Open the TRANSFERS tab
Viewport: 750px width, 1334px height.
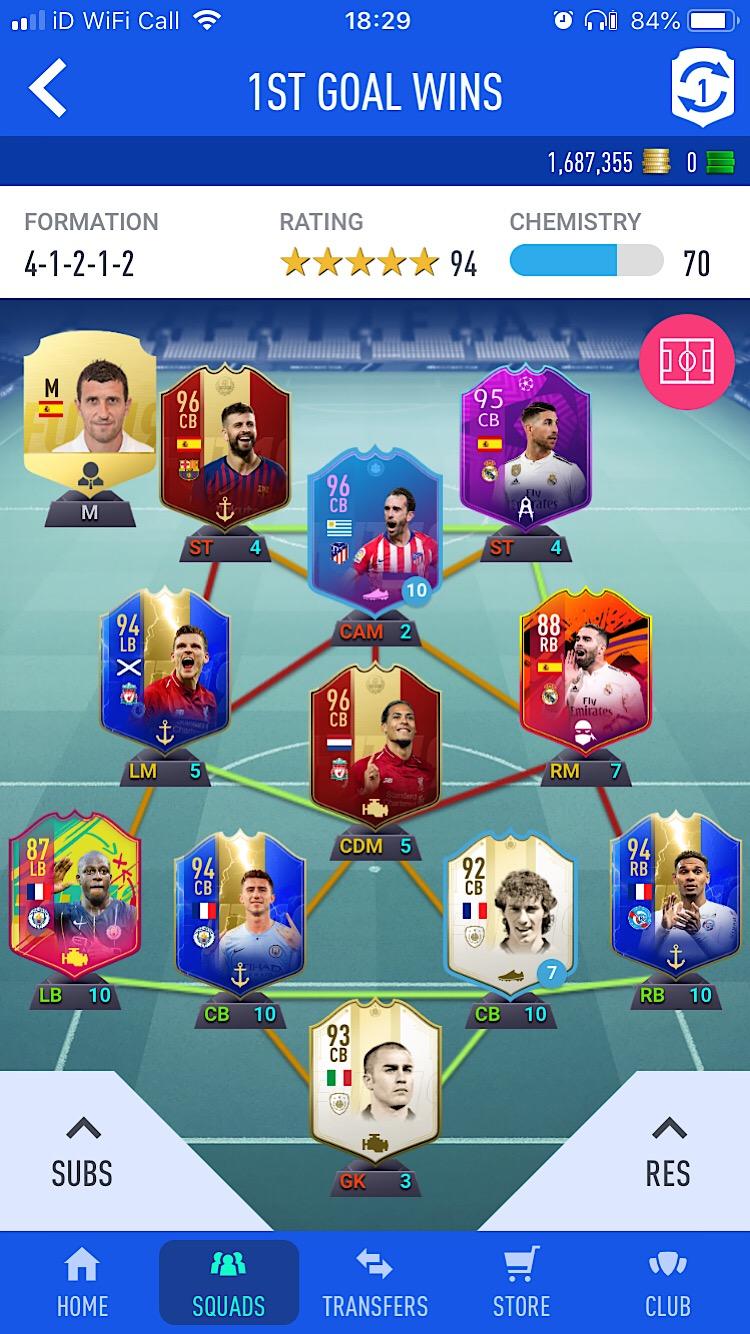375,1282
